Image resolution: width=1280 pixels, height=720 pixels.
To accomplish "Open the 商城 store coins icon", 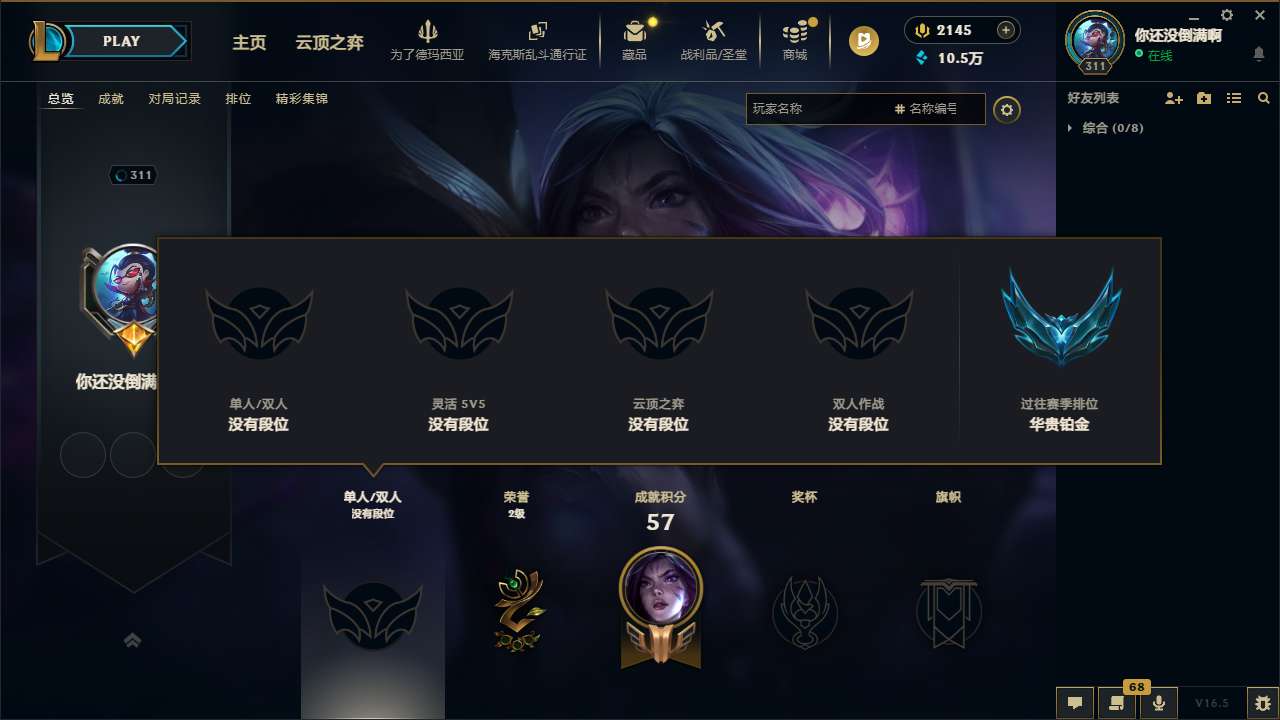I will coord(795,31).
